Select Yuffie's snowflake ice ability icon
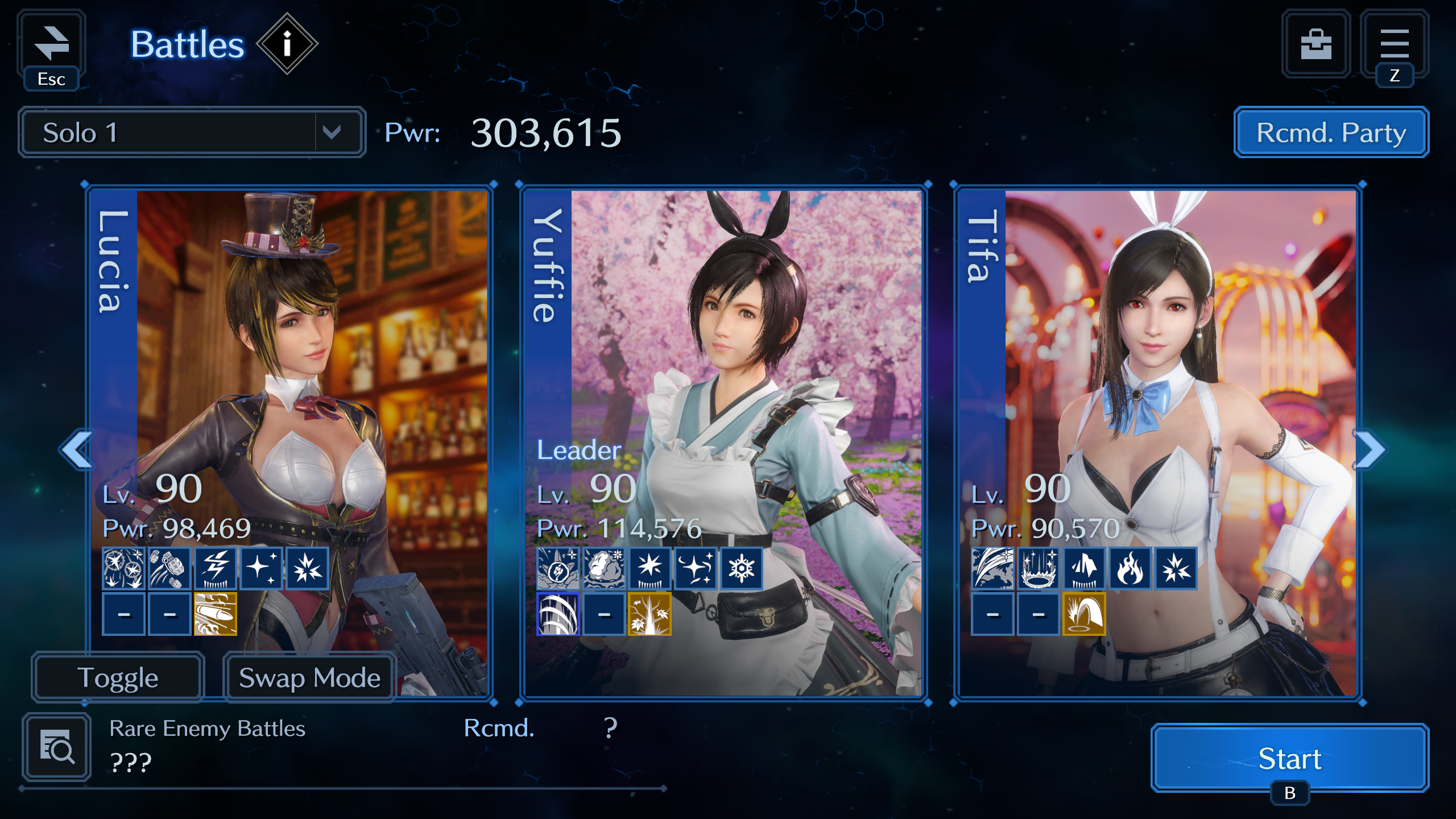The width and height of the screenshot is (1456, 819). tap(742, 568)
